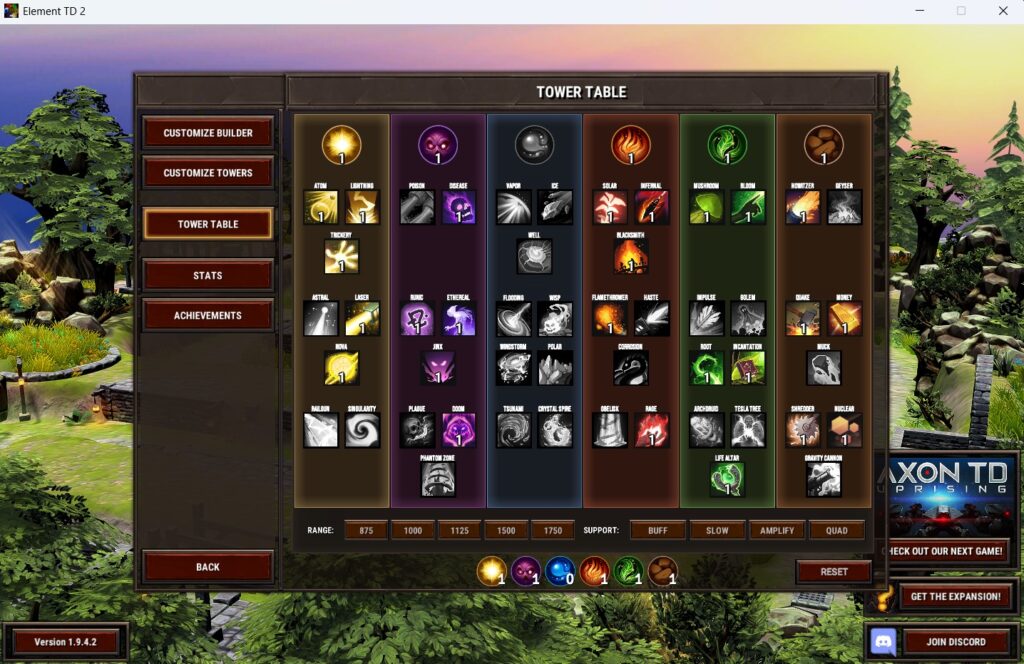
Task: Select the Trickery tower icon
Action: [x=341, y=257]
